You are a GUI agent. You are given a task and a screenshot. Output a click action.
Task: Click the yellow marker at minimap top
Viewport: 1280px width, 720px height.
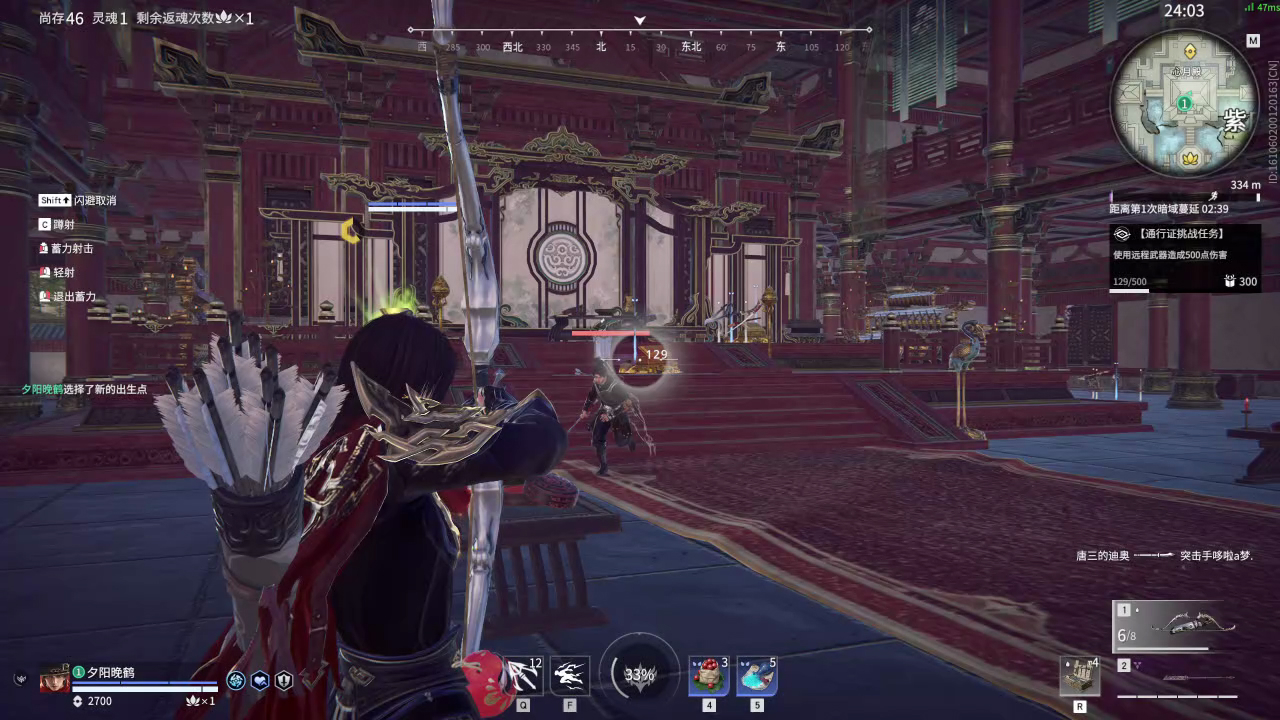click(1190, 51)
